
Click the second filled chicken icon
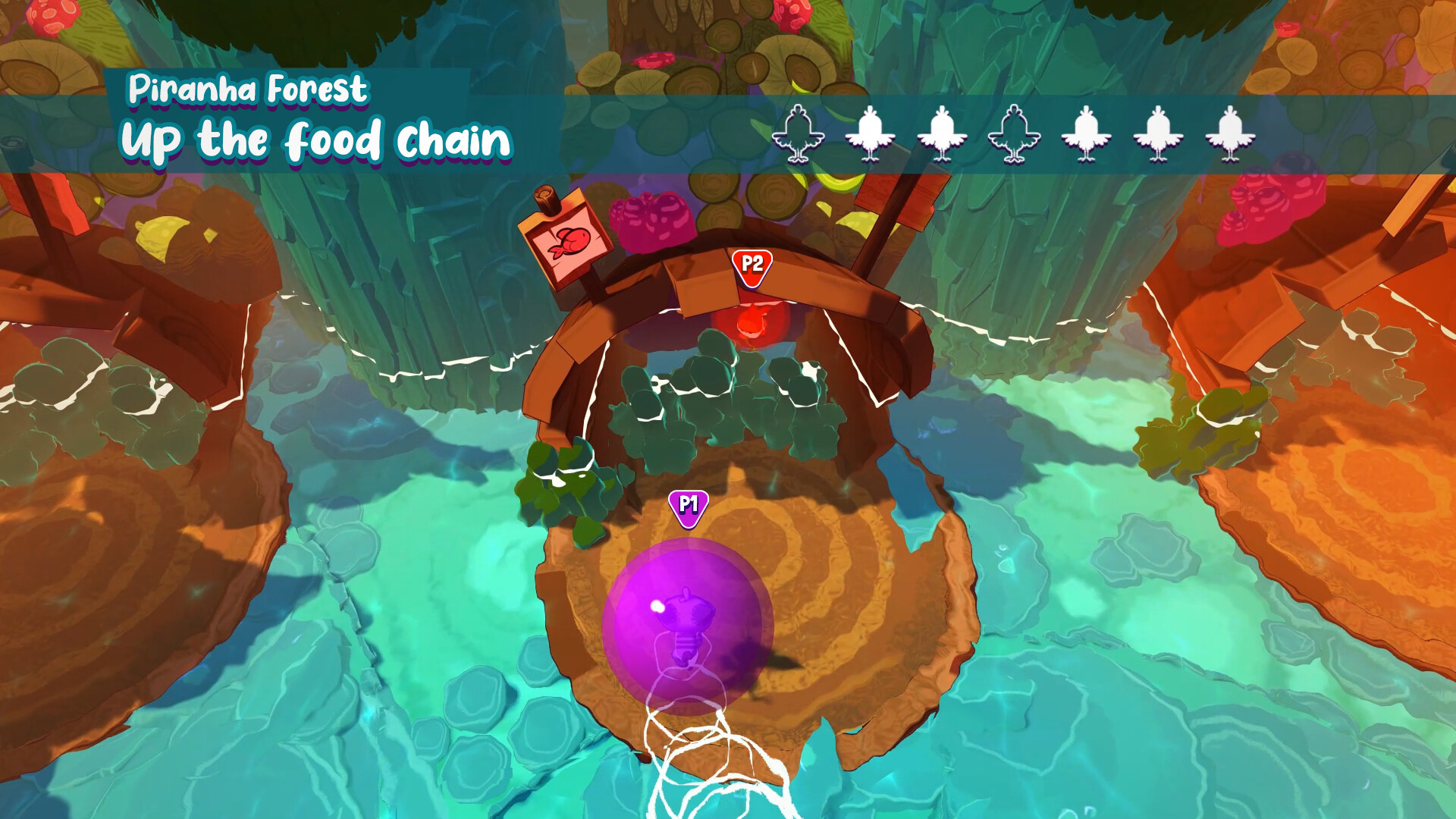pyautogui.click(x=871, y=136)
